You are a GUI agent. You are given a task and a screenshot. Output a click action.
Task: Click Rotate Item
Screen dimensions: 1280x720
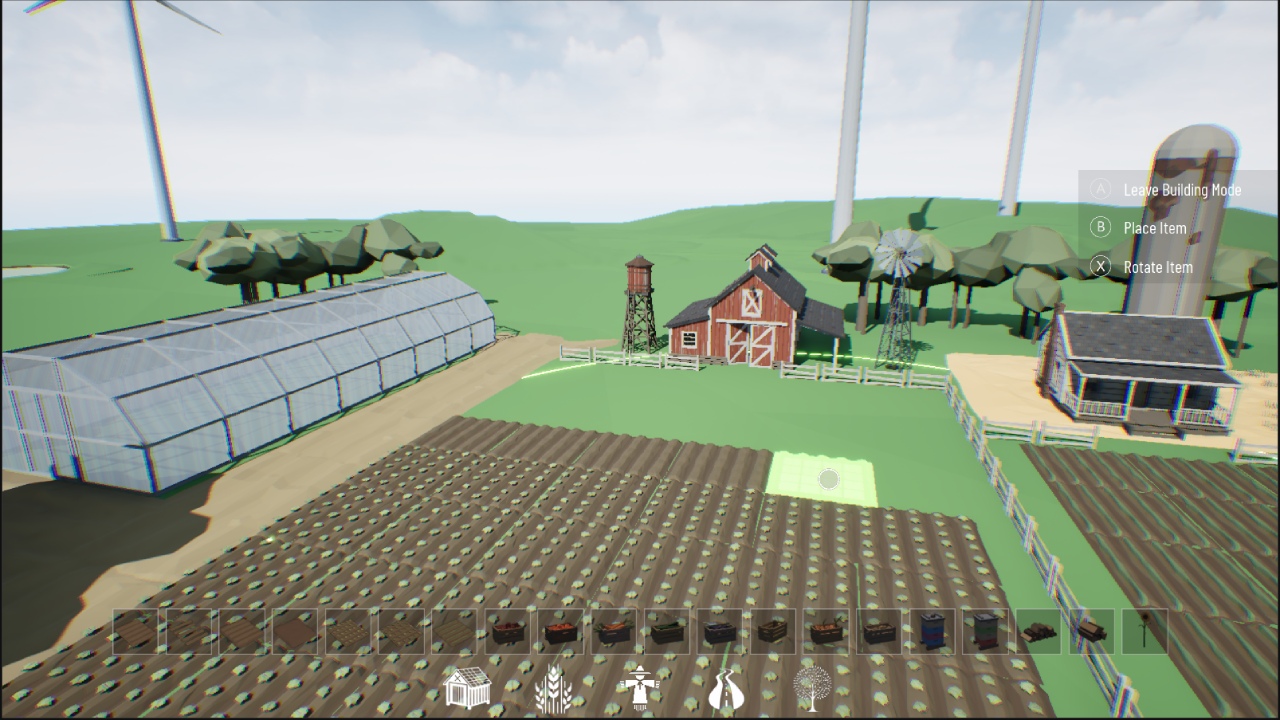pyautogui.click(x=1158, y=267)
